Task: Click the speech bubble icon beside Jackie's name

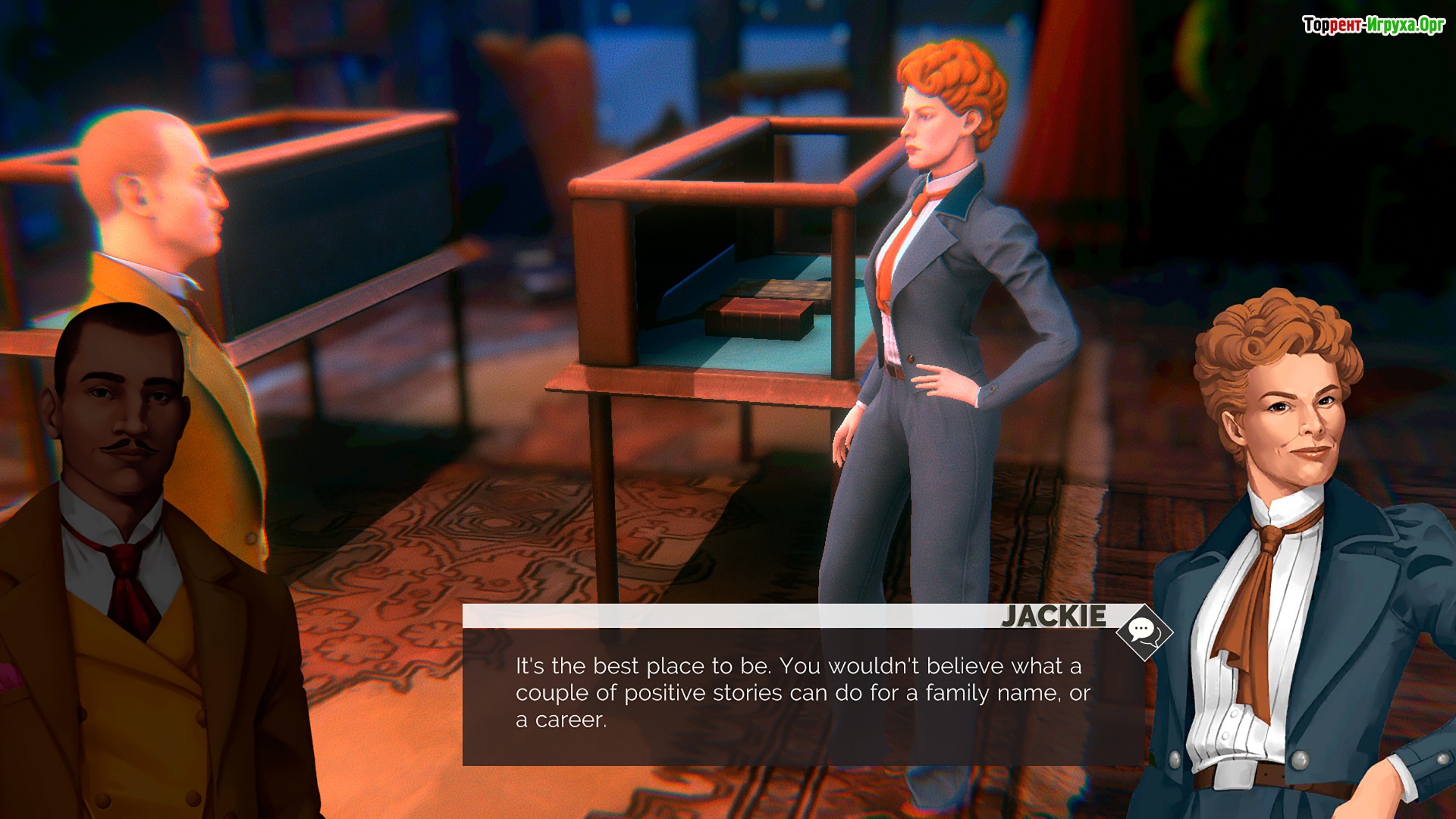Action: point(1144,631)
